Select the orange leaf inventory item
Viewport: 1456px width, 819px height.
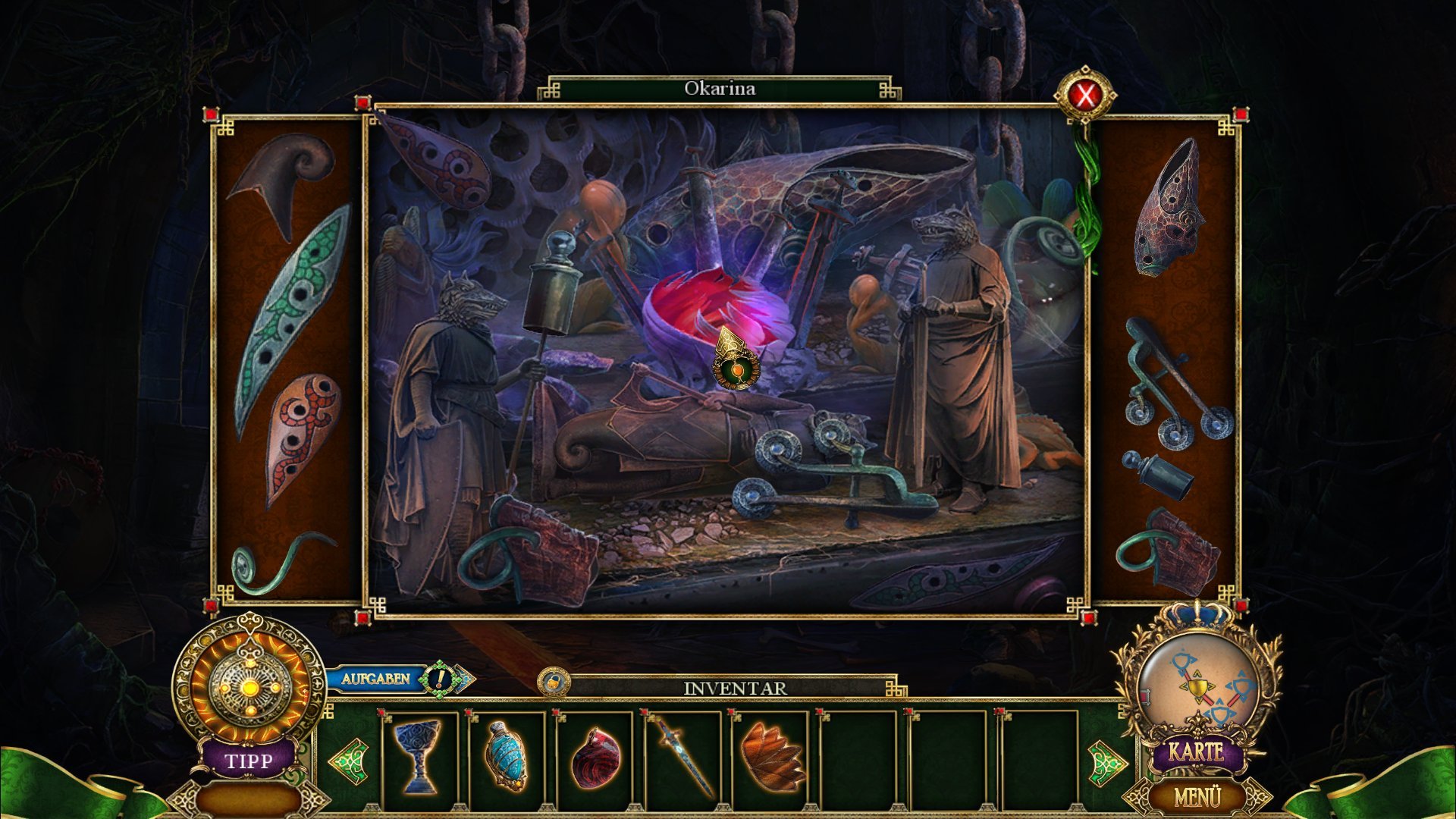pos(772,755)
